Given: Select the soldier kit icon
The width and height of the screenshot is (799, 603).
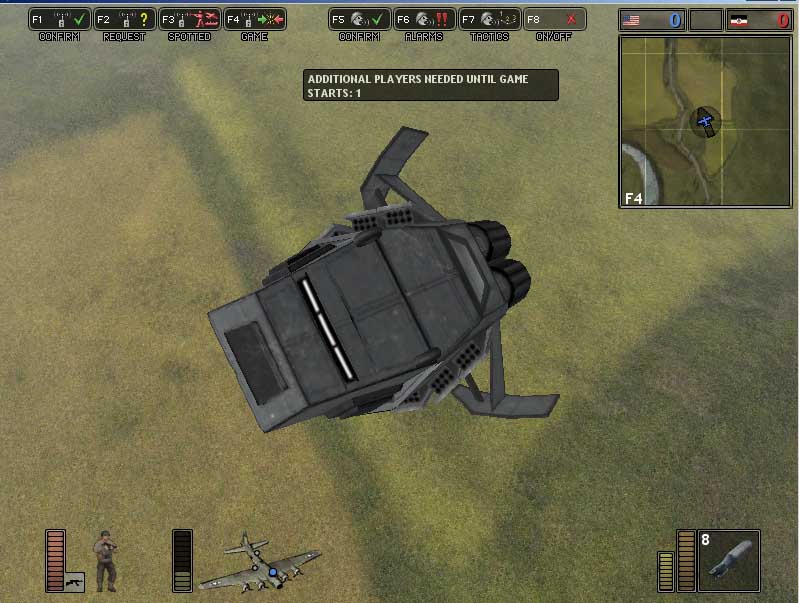Looking at the screenshot, I should [x=105, y=560].
